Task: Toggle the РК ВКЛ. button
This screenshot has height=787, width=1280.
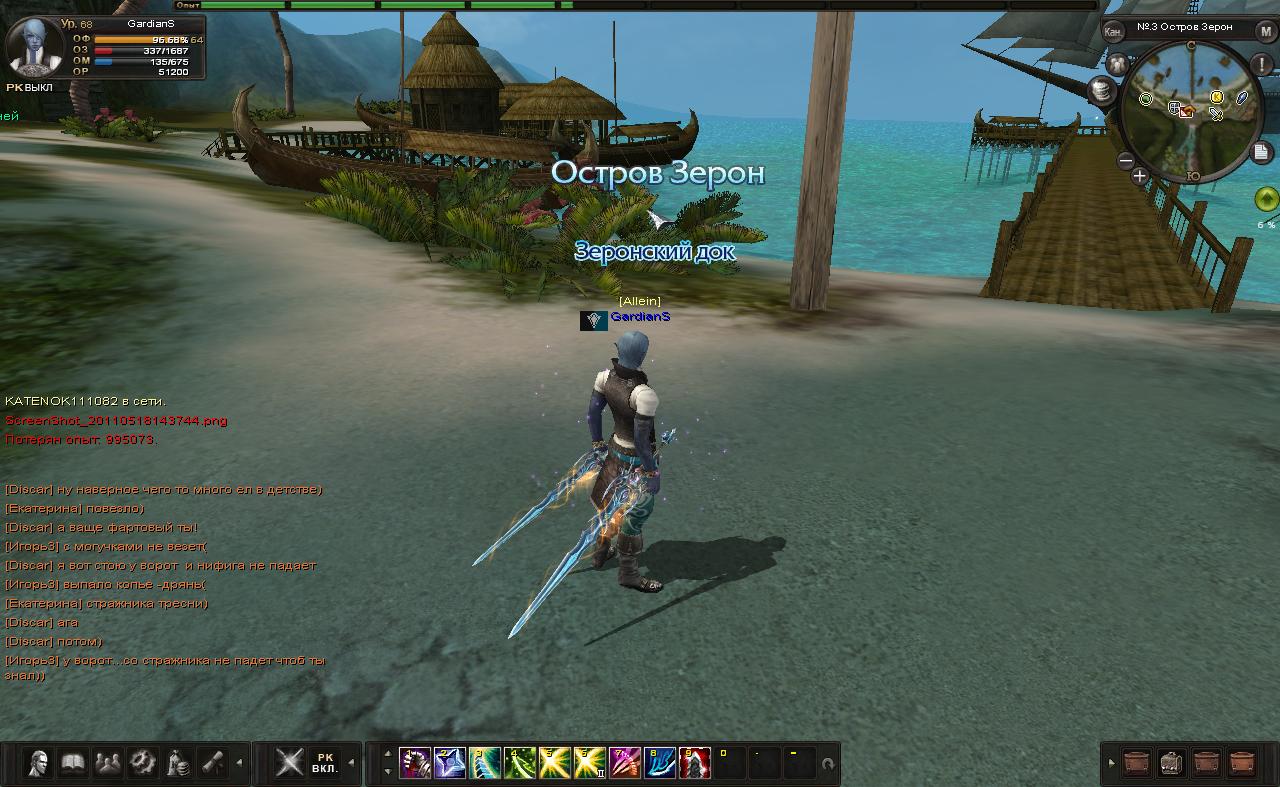Action: [324, 763]
